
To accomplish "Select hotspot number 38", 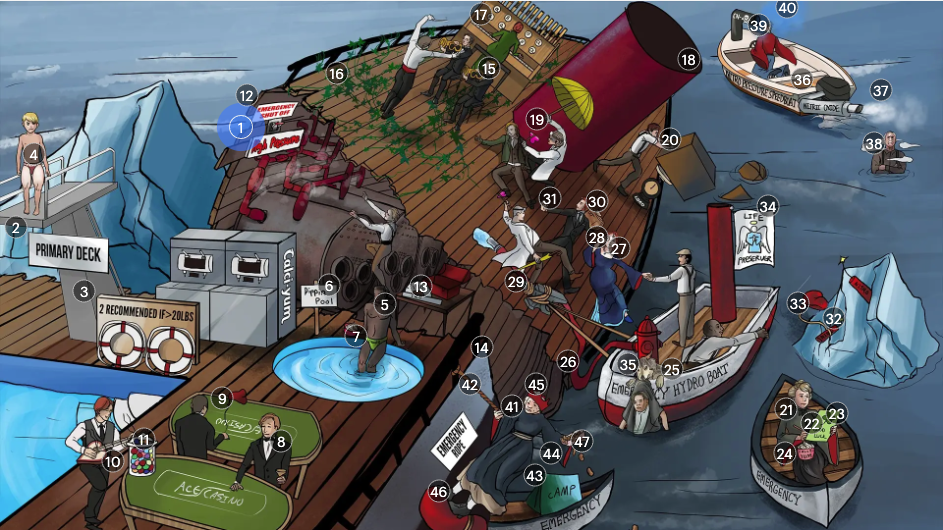I will tap(874, 143).
